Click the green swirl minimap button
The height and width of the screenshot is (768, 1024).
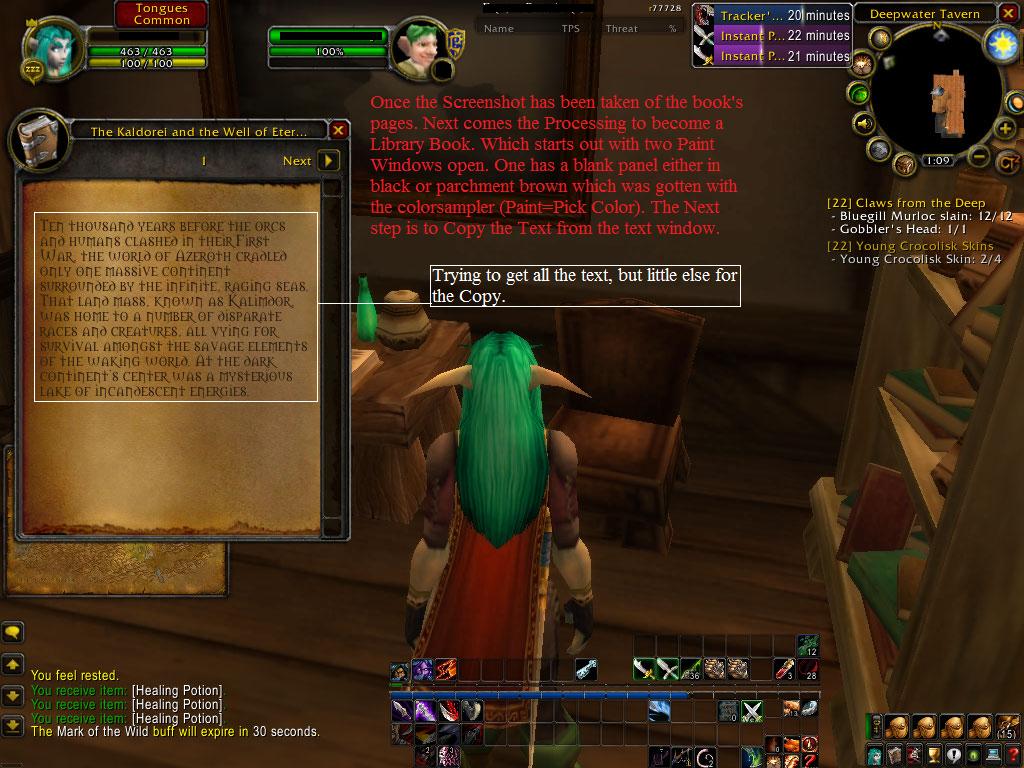coord(859,94)
